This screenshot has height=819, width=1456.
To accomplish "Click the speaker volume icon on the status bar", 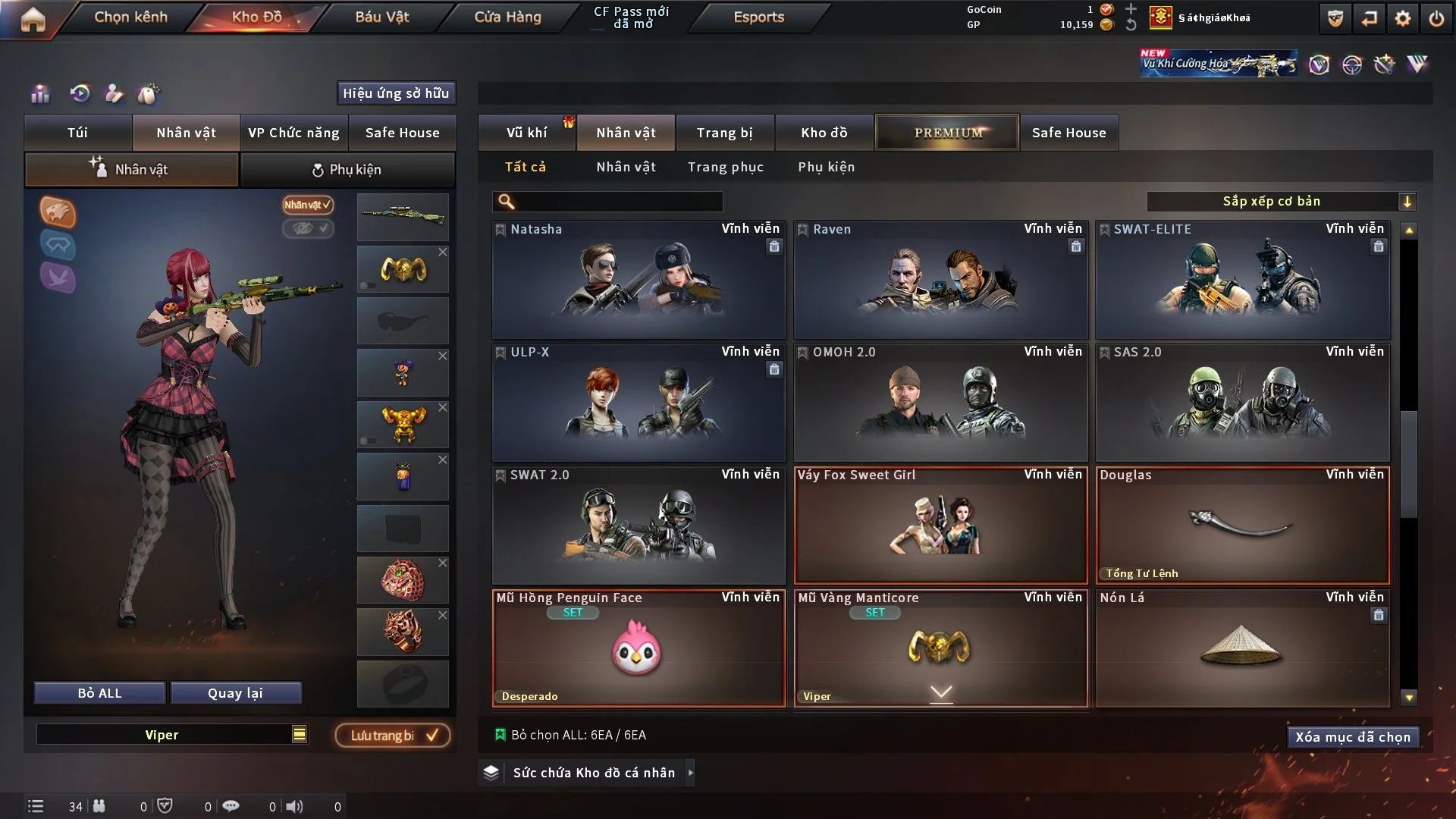I will point(296,806).
